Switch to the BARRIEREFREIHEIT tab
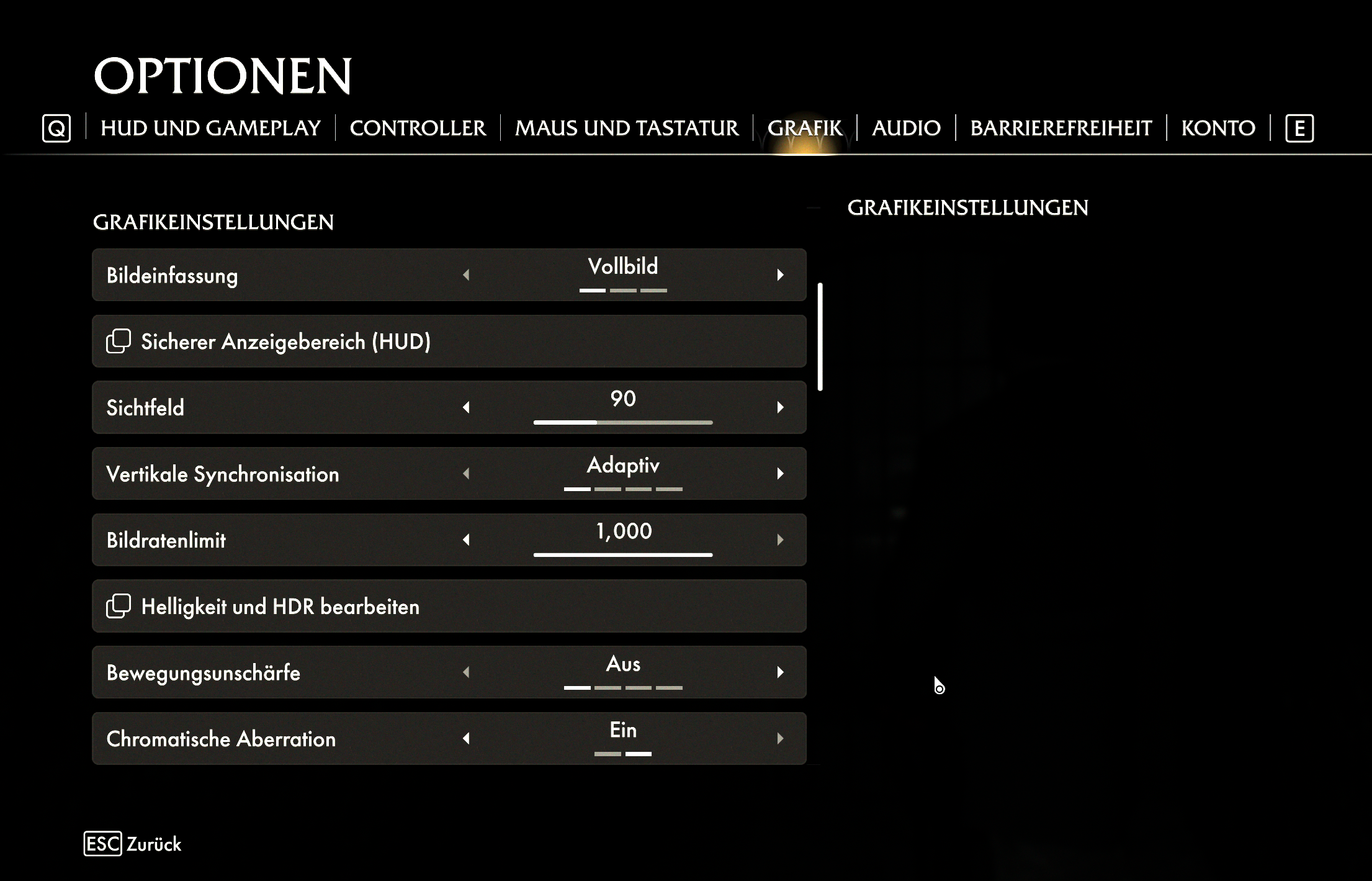Screen dimensions: 1372x881 click(1061, 128)
